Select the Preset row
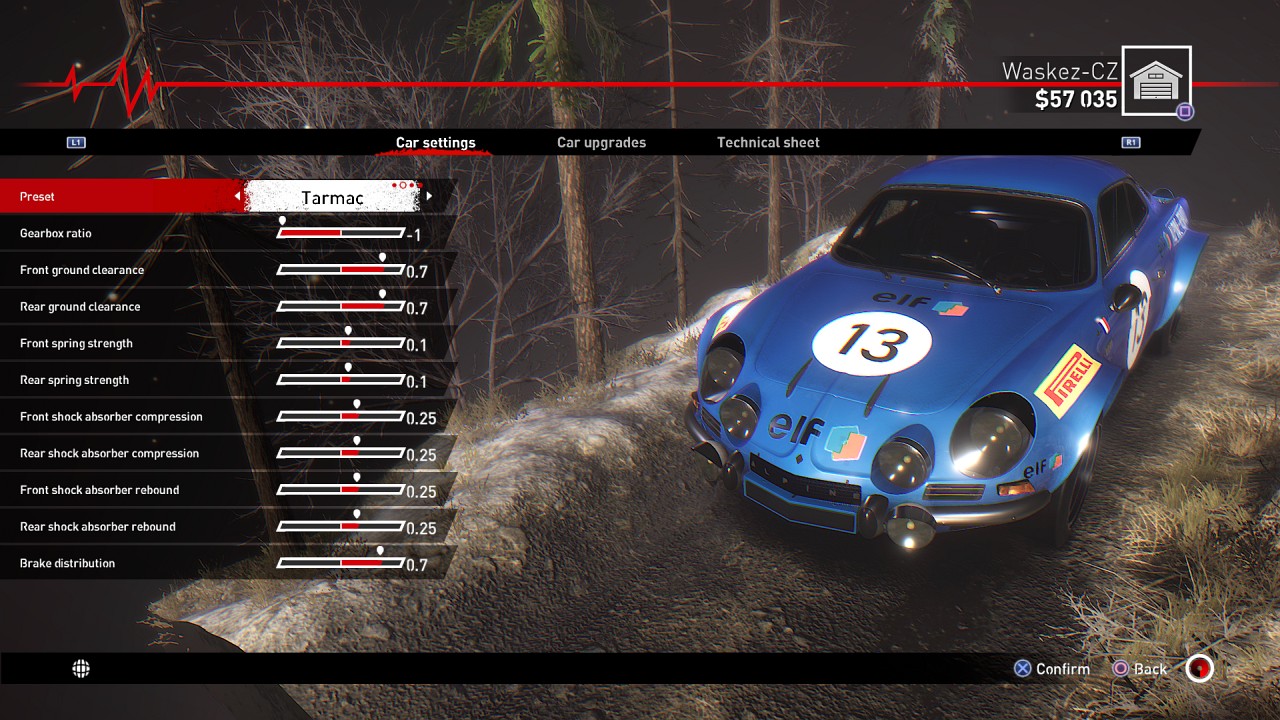This screenshot has height=720, width=1280. tap(120, 197)
